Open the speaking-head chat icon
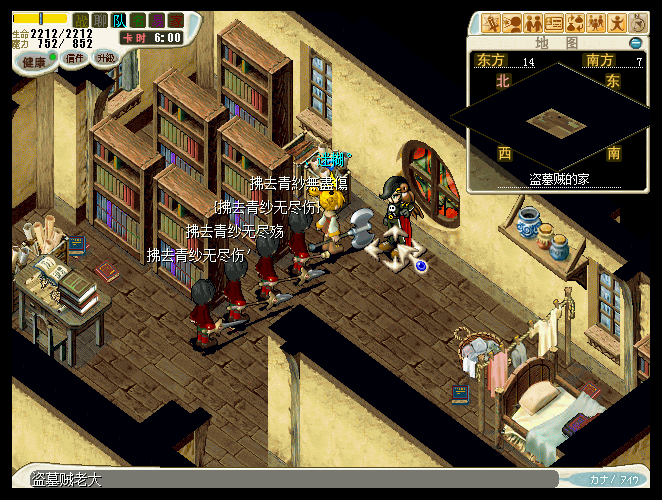Viewport: 662px width, 500px height. [511, 22]
